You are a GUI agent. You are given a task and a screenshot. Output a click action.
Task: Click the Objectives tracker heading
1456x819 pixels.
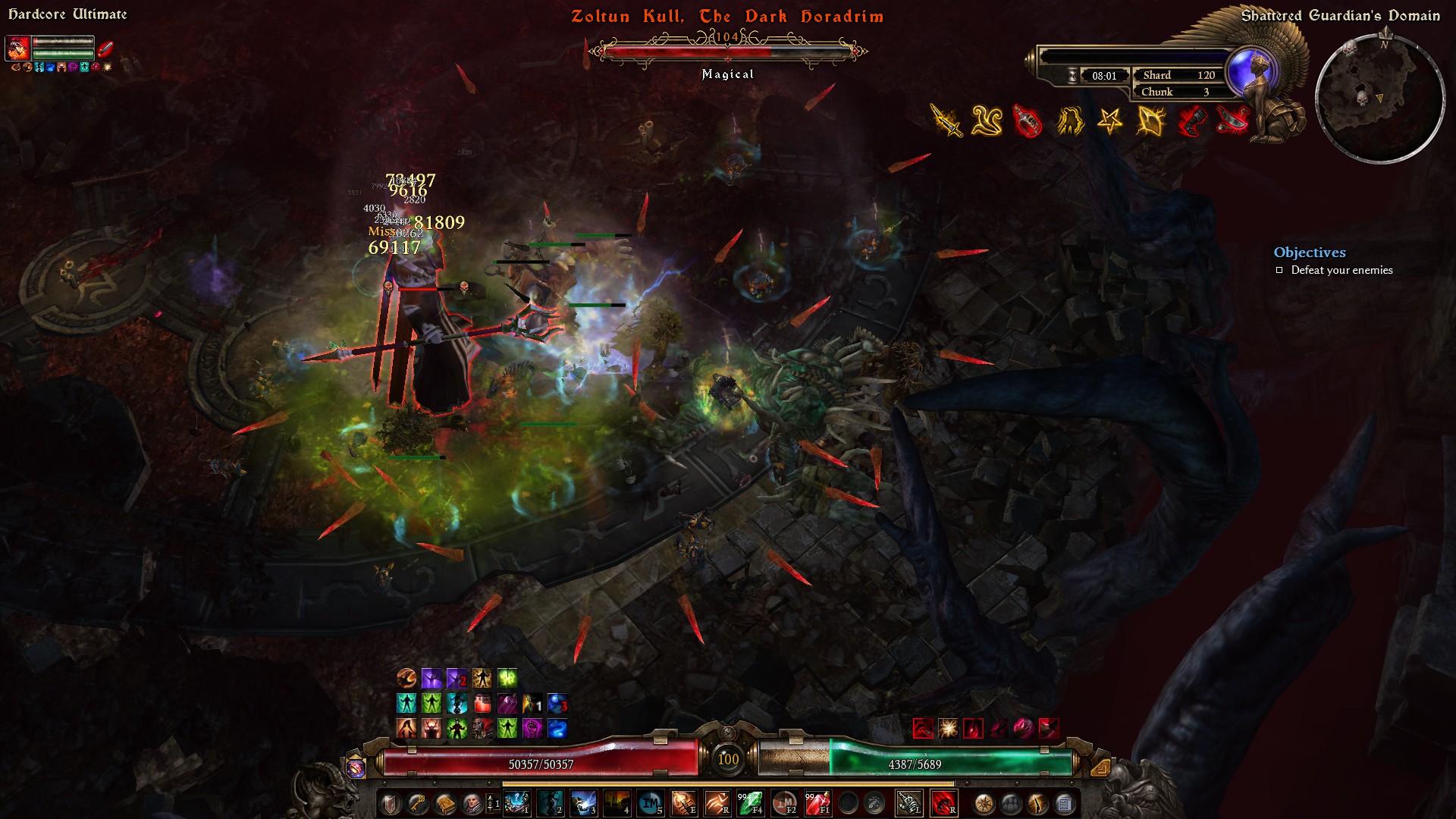click(1310, 253)
